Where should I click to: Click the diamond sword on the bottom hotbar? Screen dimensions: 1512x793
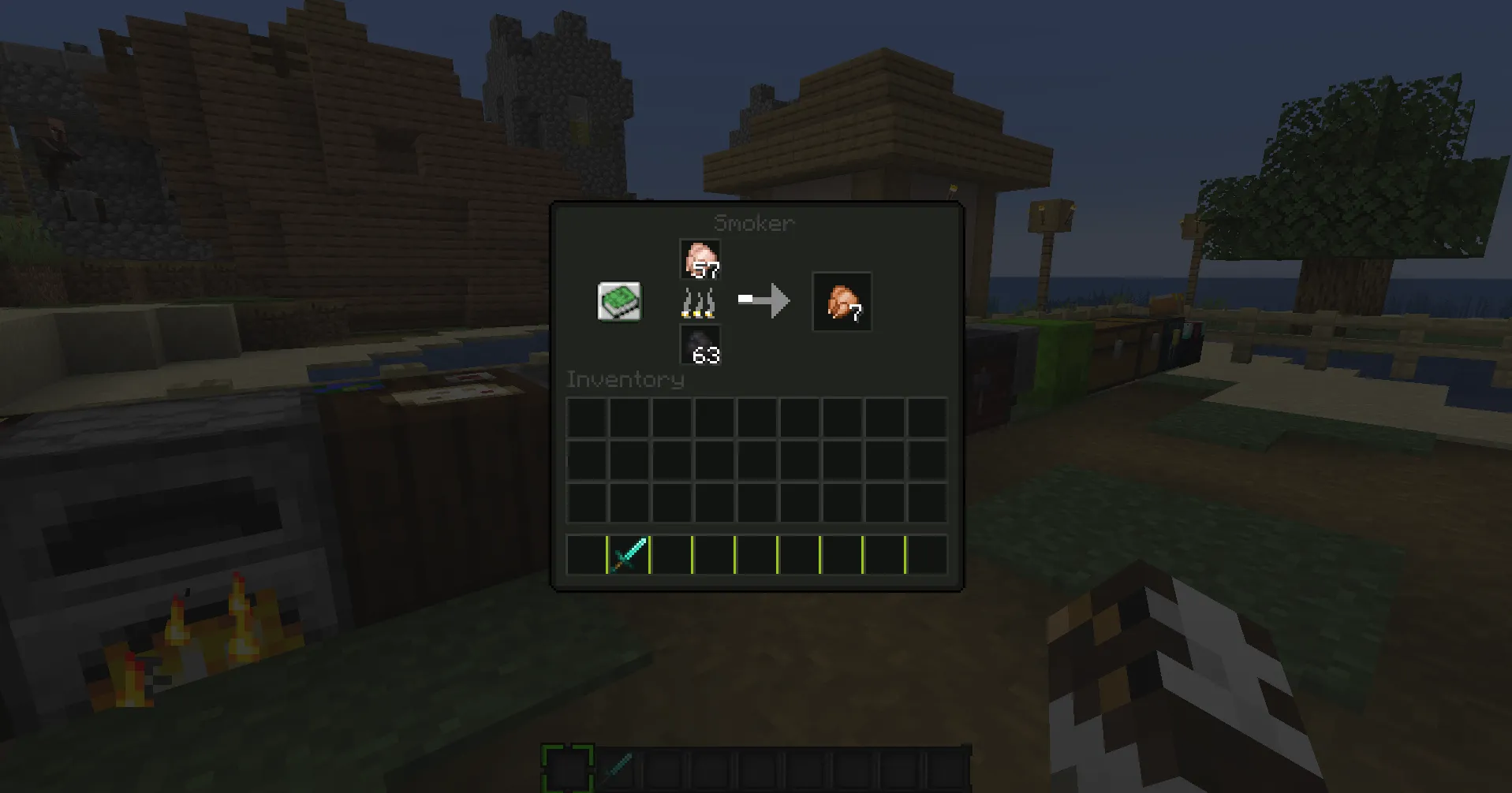616,766
